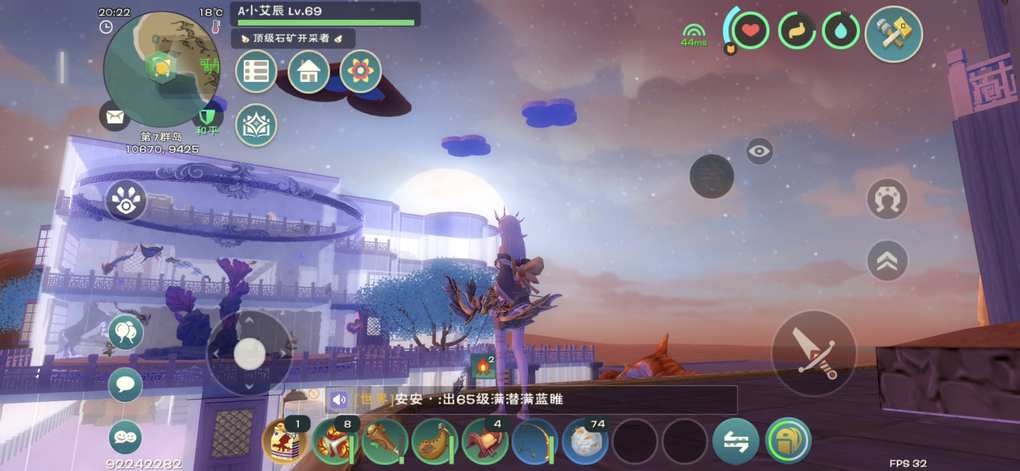
Task: Open the balloon emote button
Action: pos(125,331)
